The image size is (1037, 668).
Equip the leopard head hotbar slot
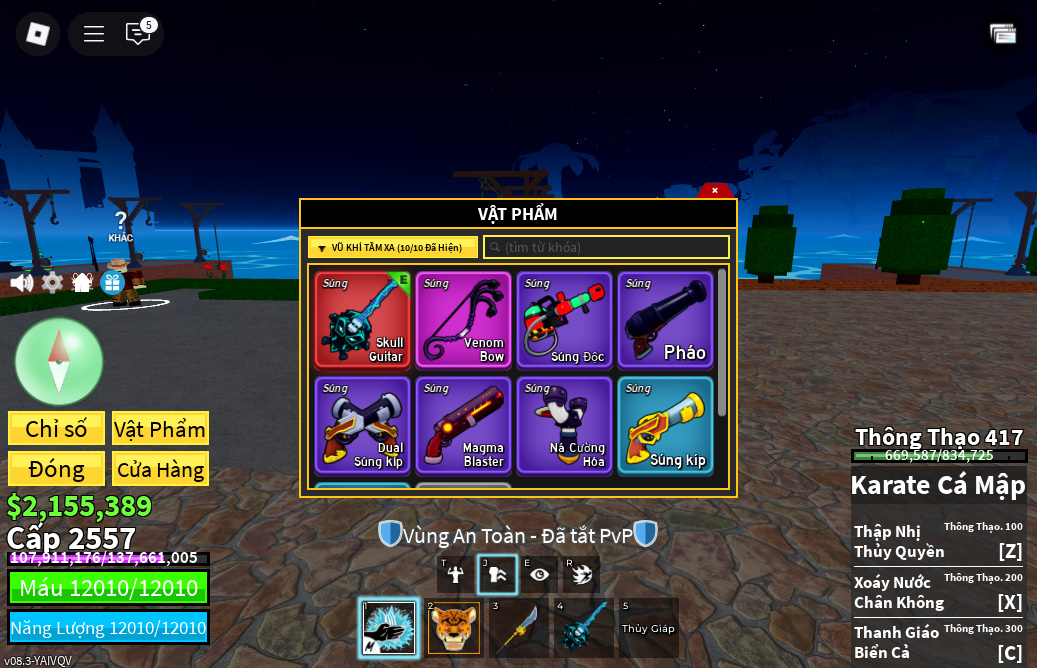454,628
